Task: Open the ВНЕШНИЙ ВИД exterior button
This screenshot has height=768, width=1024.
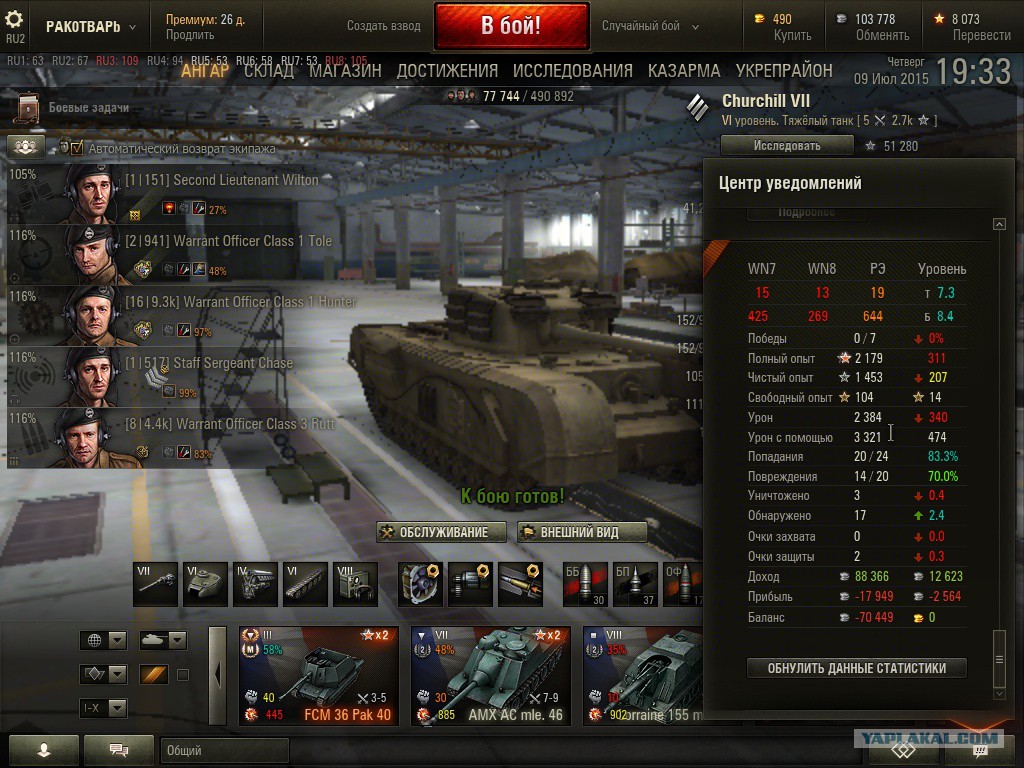Action: (x=582, y=532)
